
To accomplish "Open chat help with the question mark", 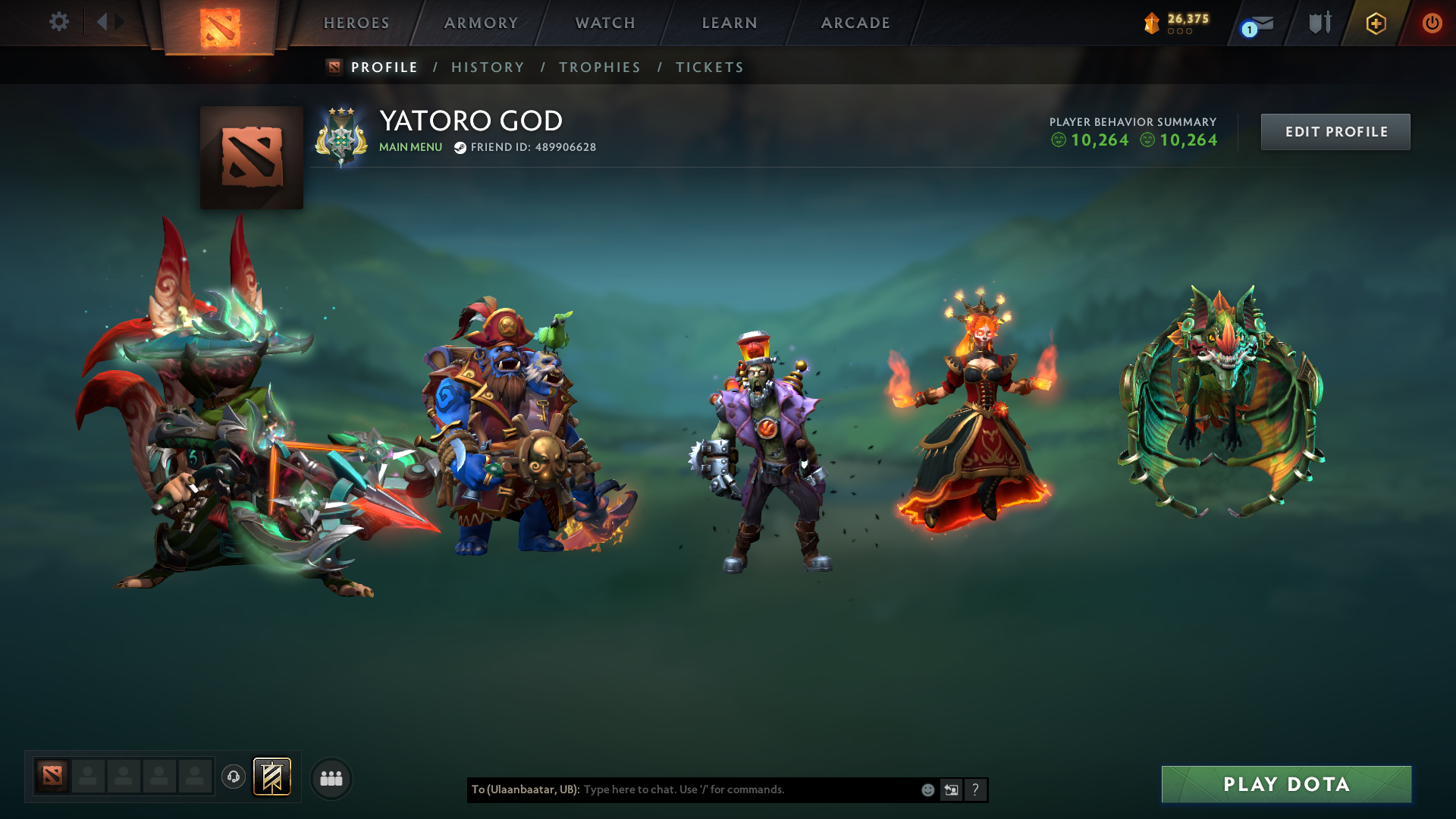I will (975, 789).
